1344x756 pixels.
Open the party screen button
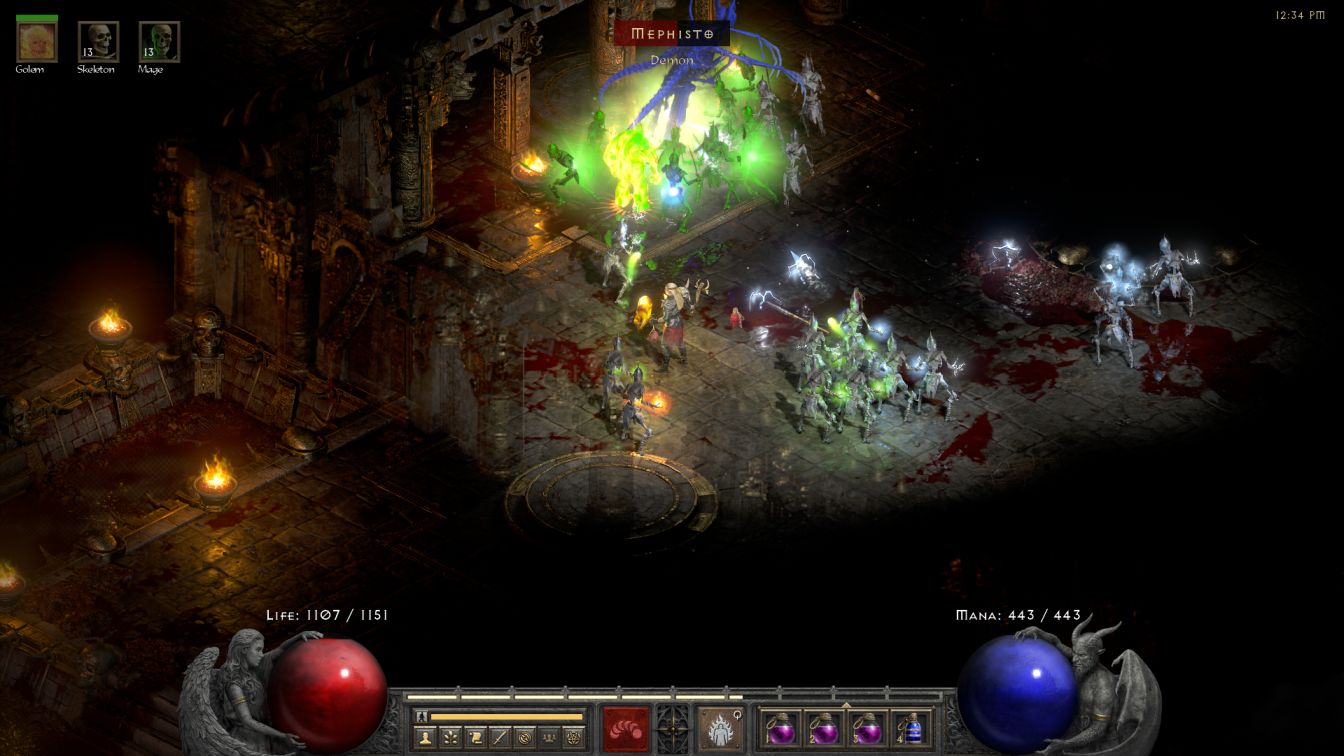(548, 738)
